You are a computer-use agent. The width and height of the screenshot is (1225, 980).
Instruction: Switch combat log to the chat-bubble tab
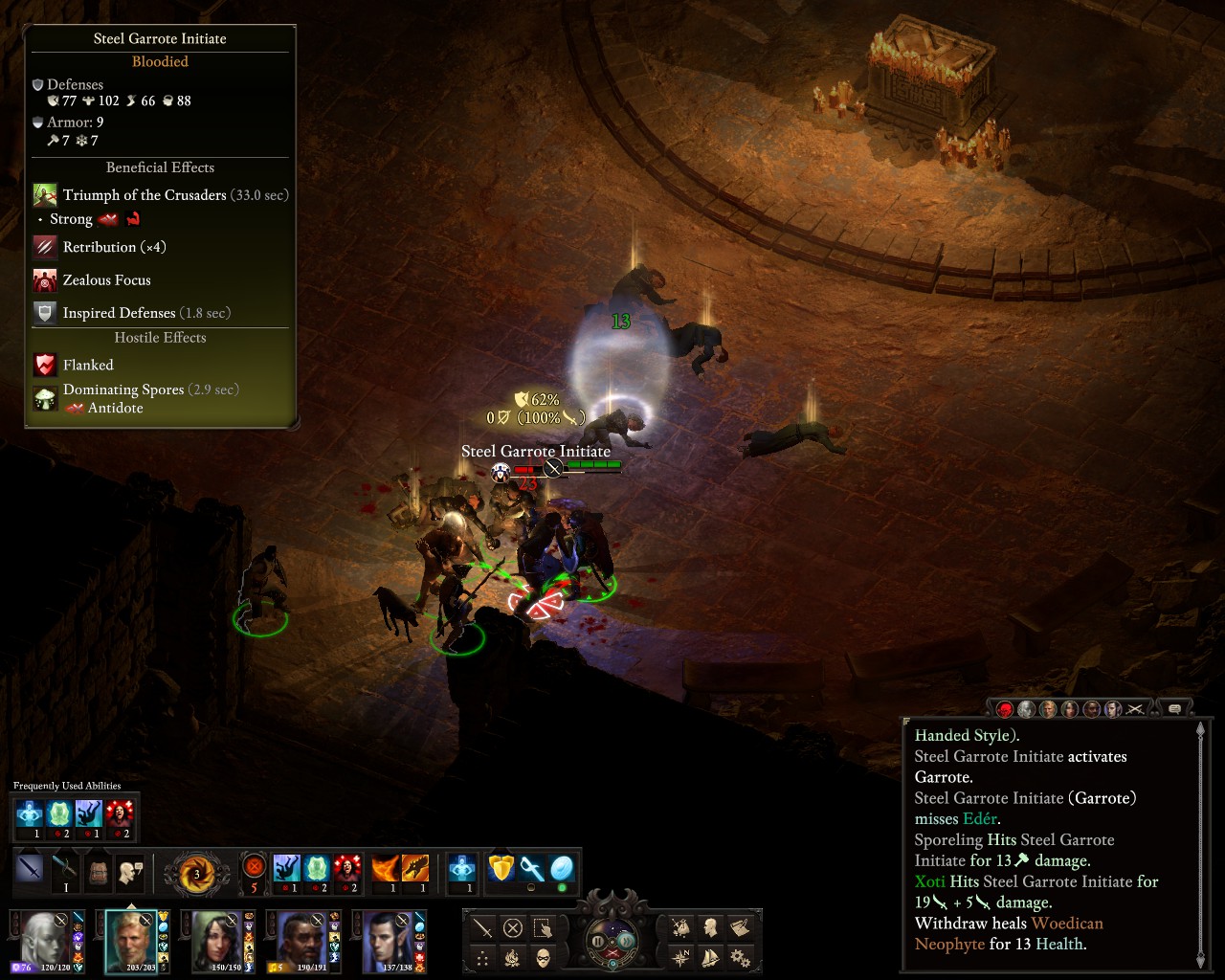(x=1174, y=709)
